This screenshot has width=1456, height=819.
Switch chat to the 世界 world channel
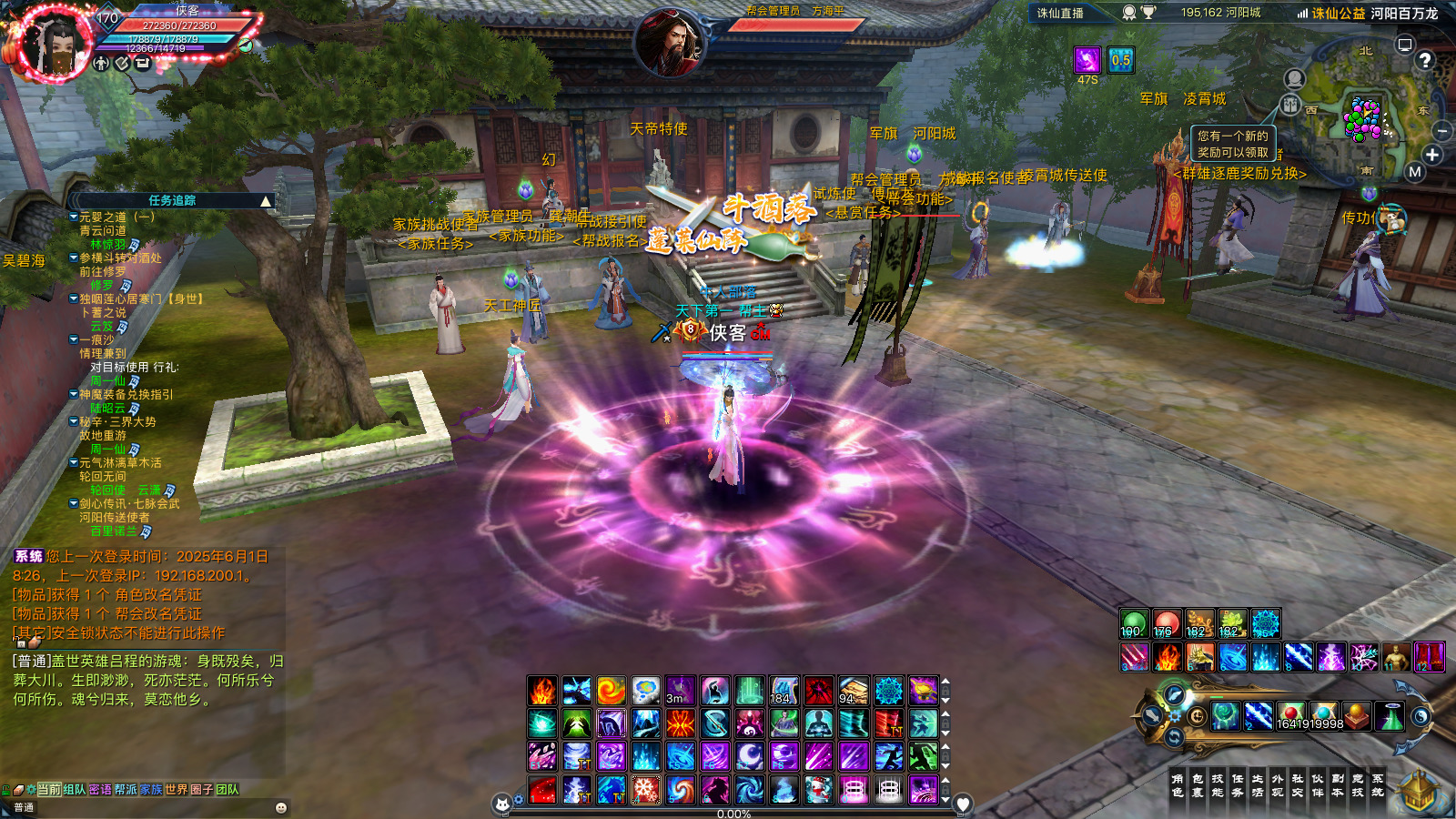click(177, 790)
